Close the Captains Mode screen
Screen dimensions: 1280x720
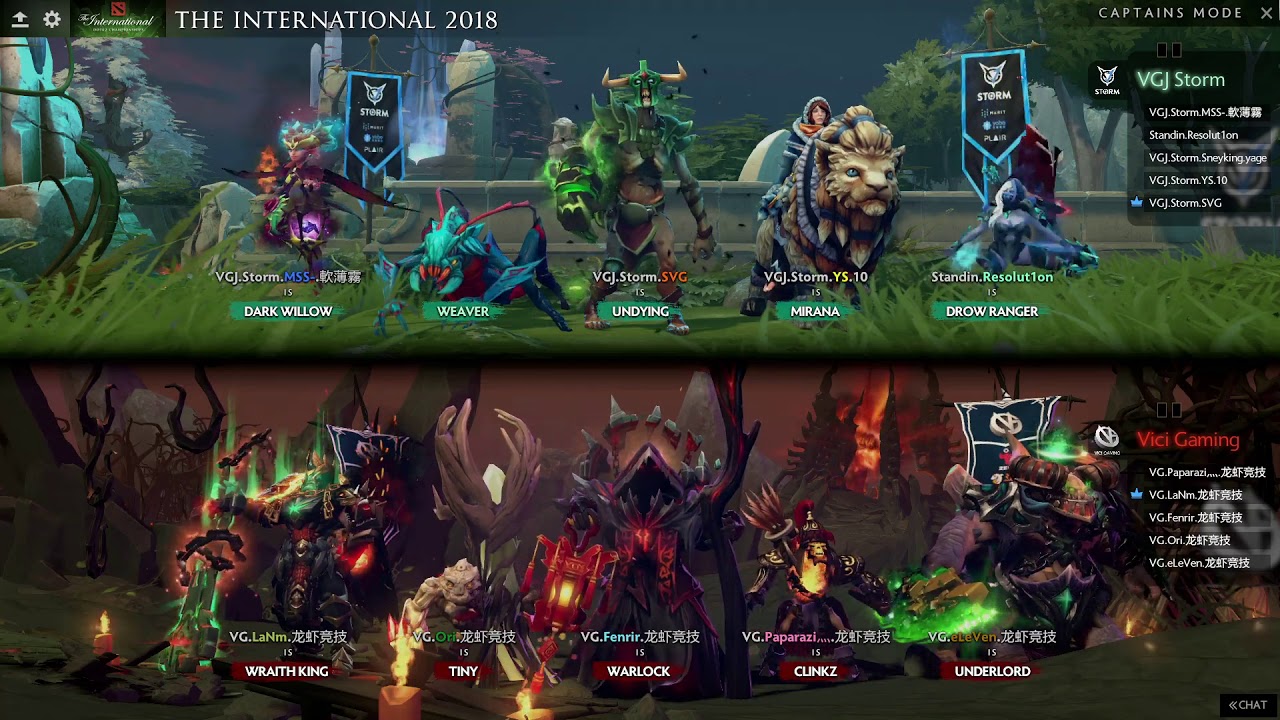1262,13
